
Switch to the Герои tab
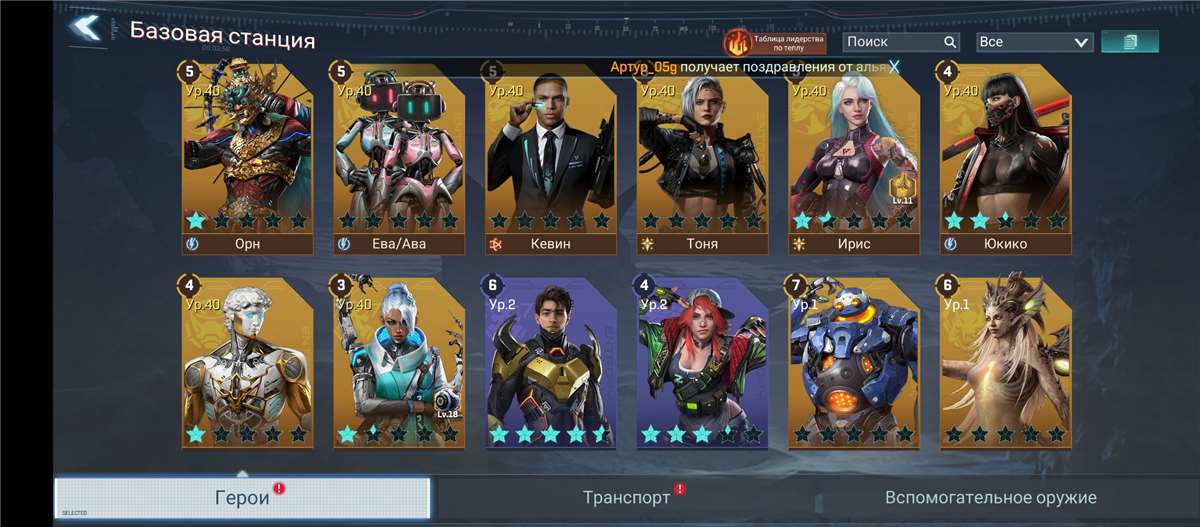242,498
